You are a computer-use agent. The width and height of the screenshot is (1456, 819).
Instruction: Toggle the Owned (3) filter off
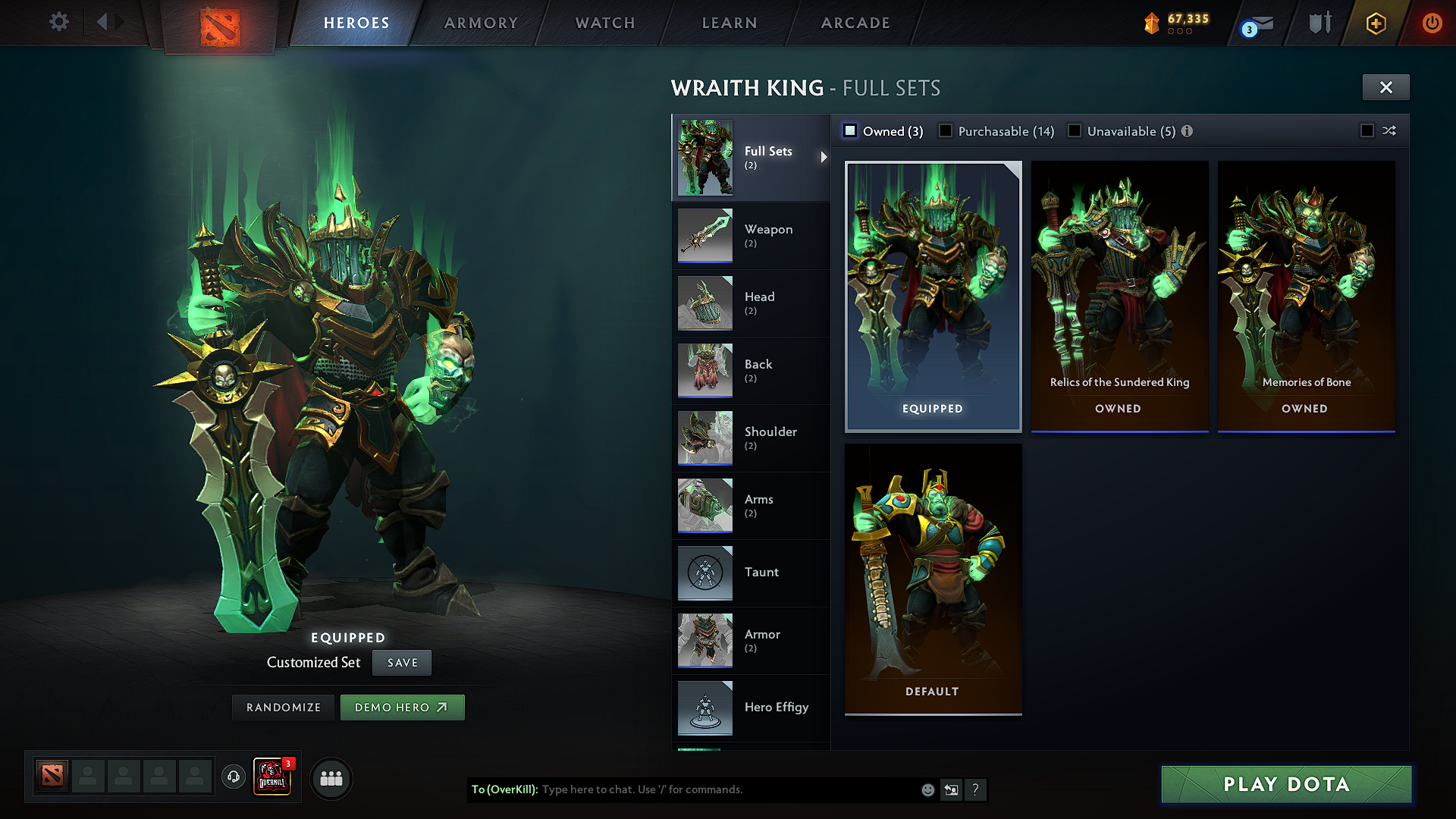tap(850, 130)
